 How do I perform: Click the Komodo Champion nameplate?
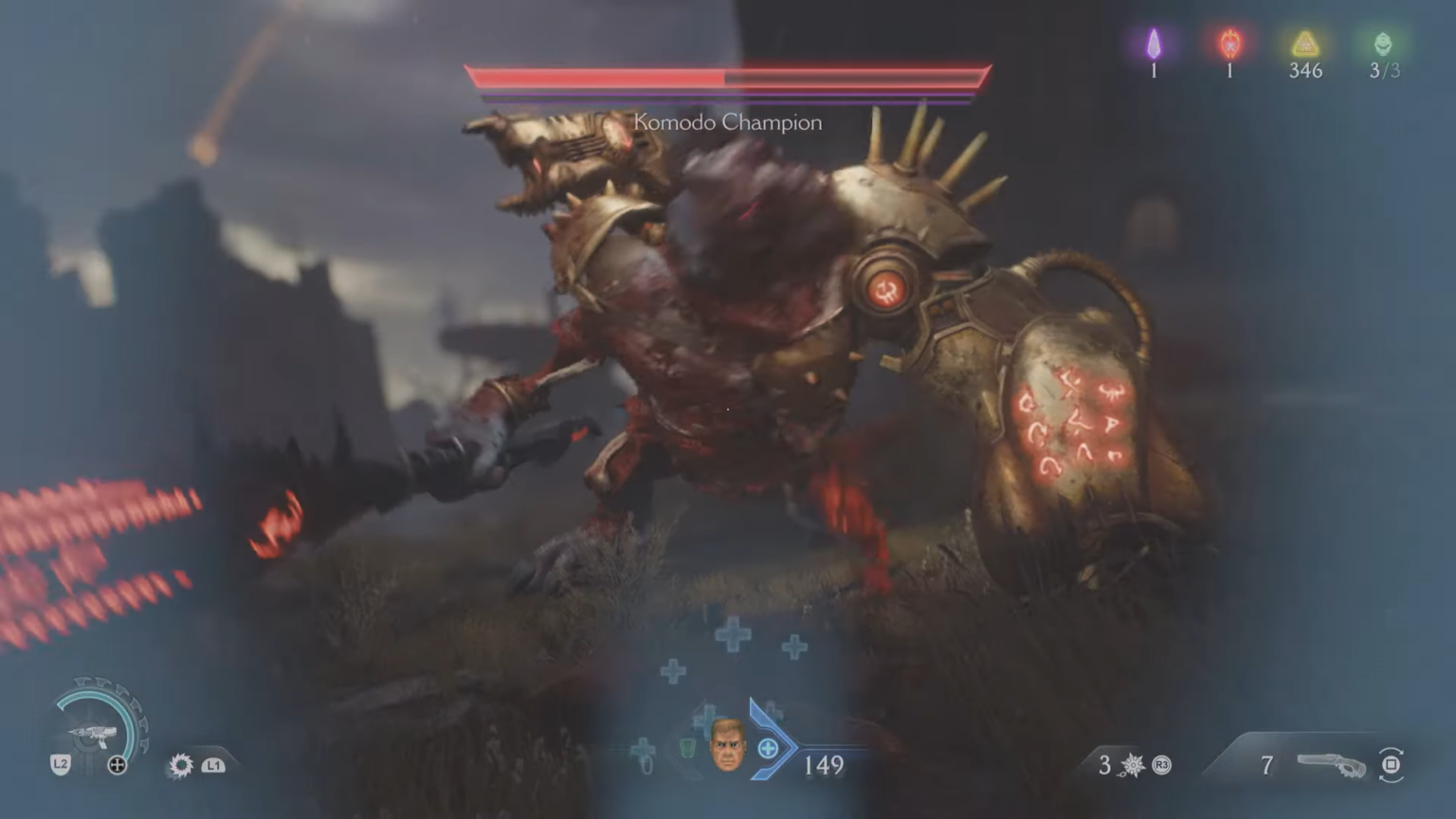point(726,122)
